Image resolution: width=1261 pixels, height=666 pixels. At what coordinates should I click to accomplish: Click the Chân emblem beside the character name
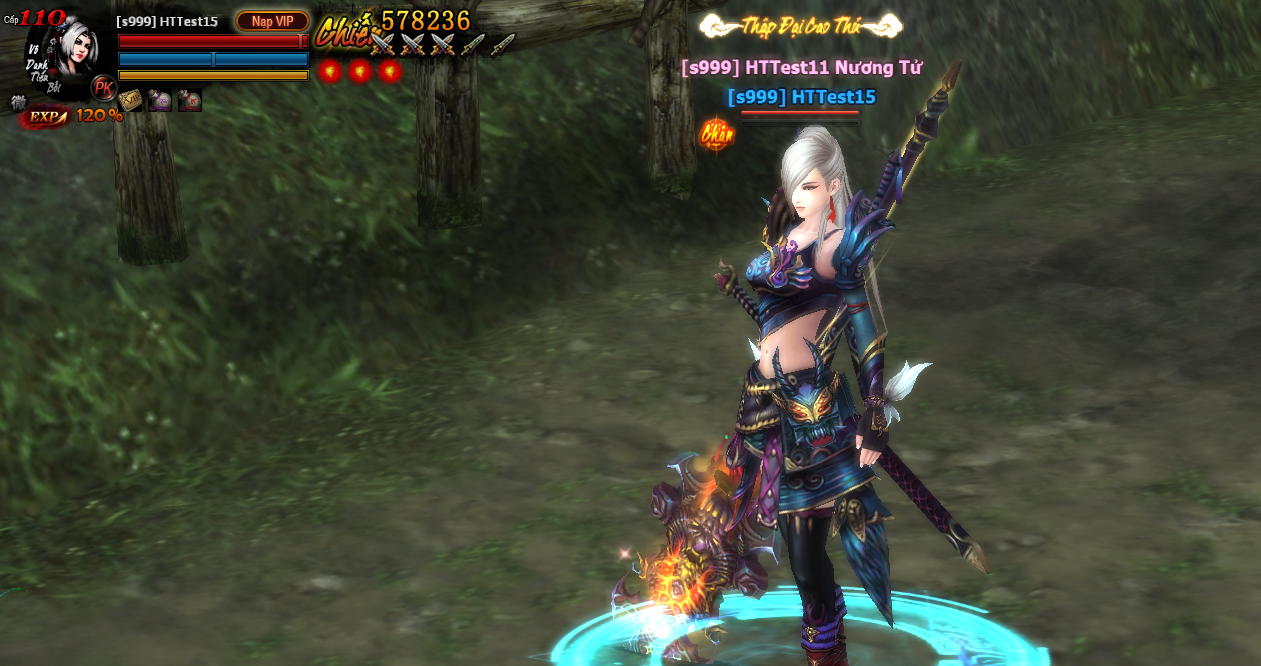716,134
